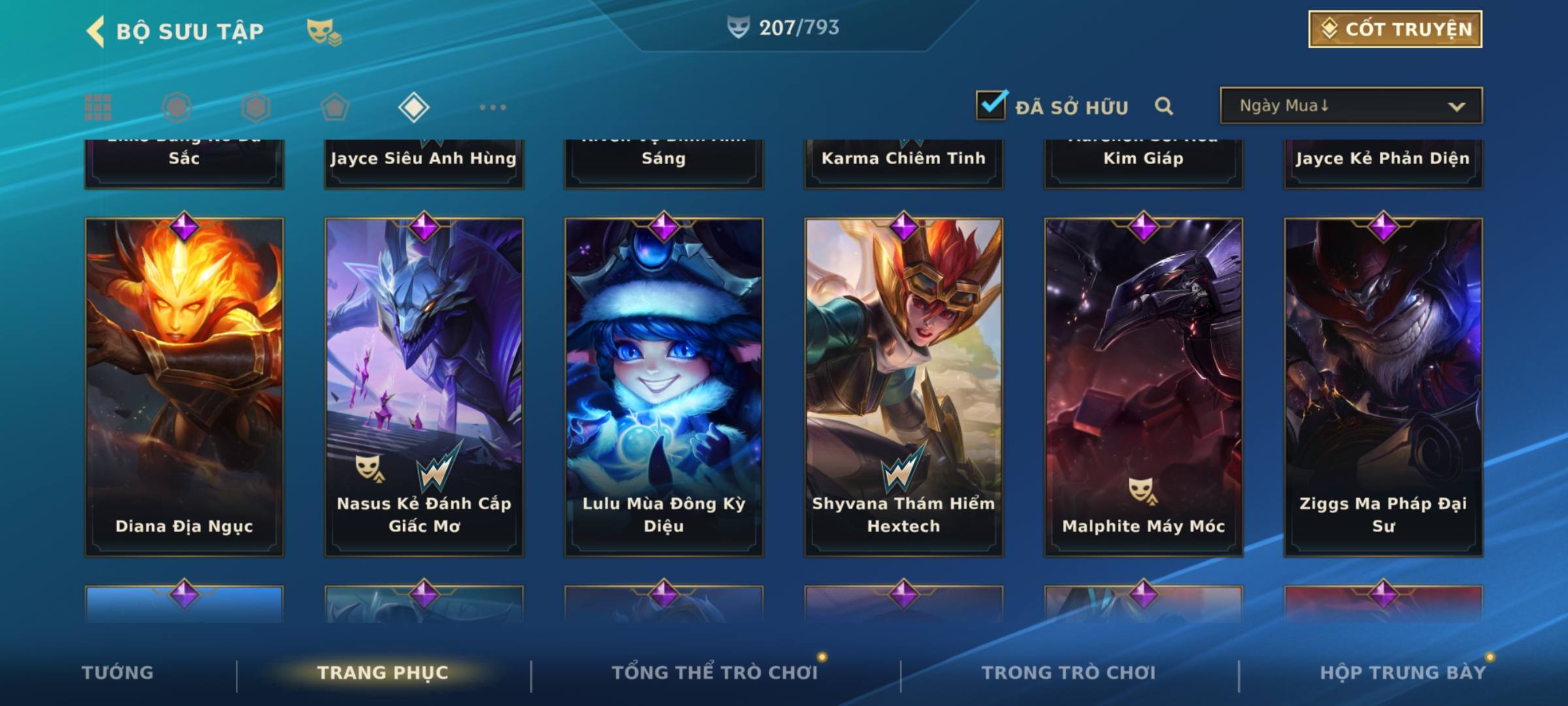Open the Tổng Thể Trò Chơi tab

[715, 673]
